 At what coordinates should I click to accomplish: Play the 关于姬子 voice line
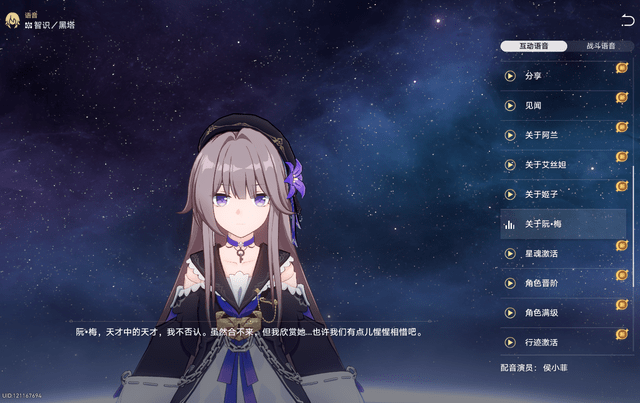click(510, 194)
